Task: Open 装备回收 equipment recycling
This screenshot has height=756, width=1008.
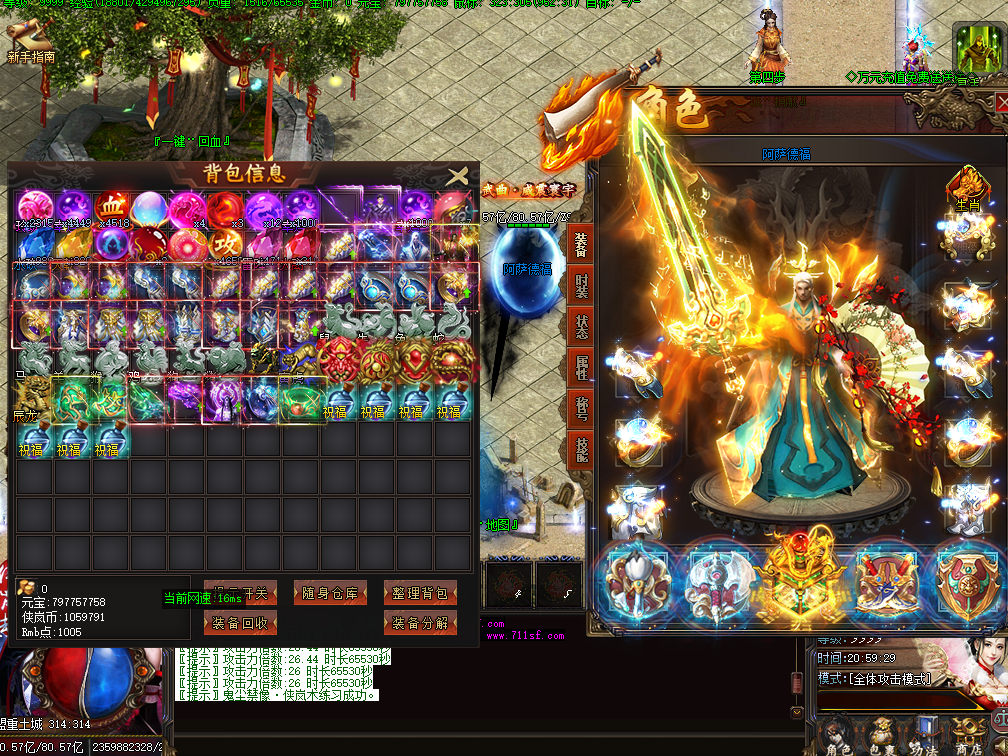Action: point(241,623)
